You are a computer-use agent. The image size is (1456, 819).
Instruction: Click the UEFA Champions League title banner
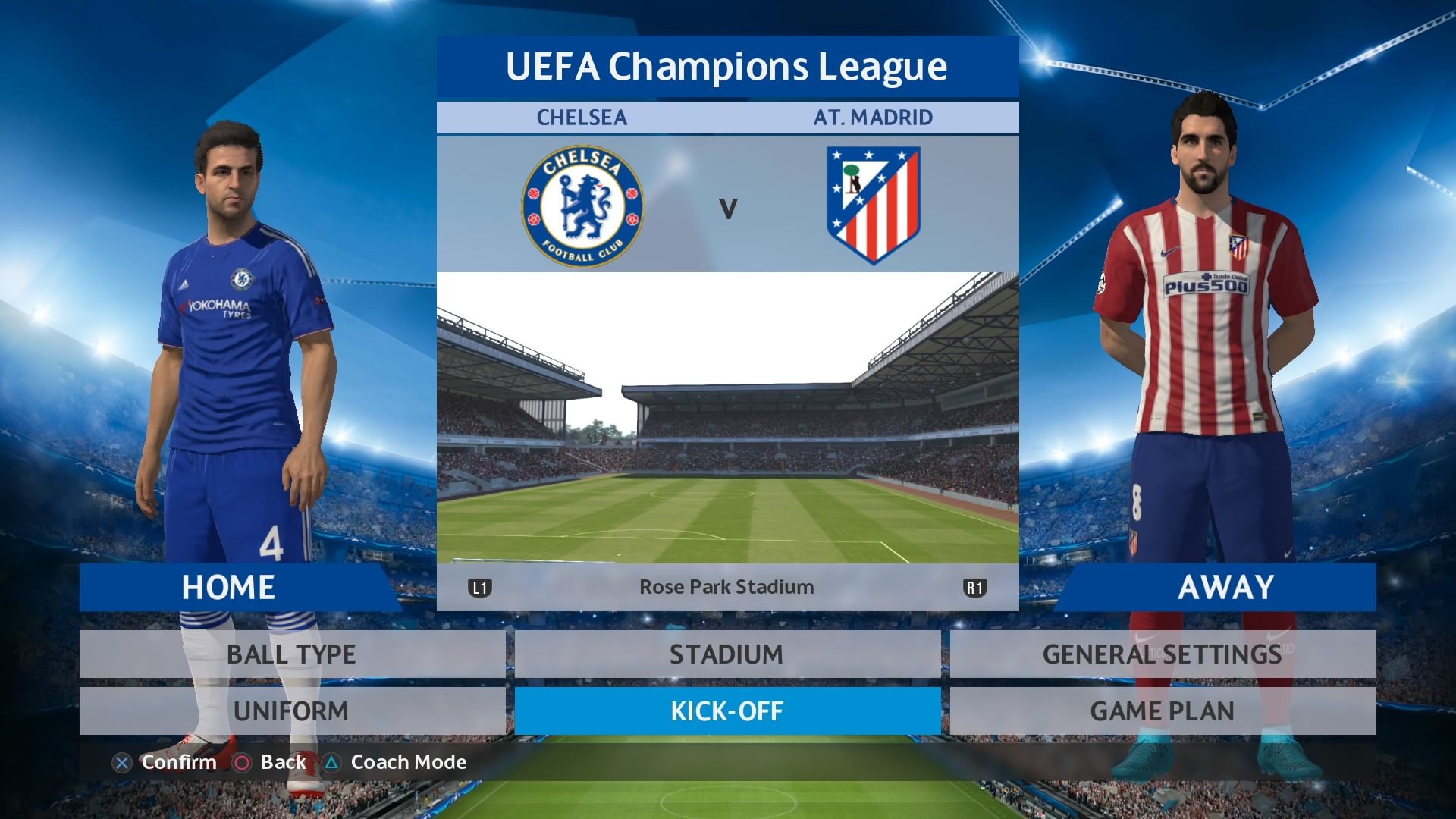point(728,67)
